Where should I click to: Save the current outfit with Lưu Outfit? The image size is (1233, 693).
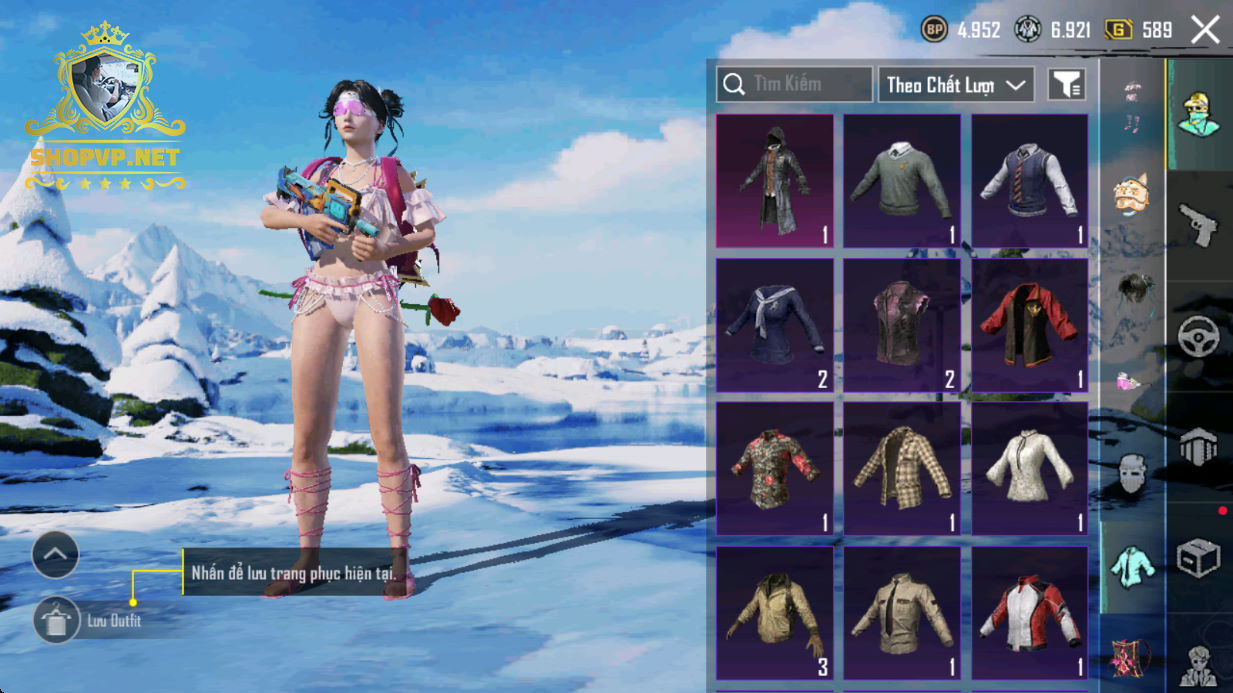(x=57, y=621)
